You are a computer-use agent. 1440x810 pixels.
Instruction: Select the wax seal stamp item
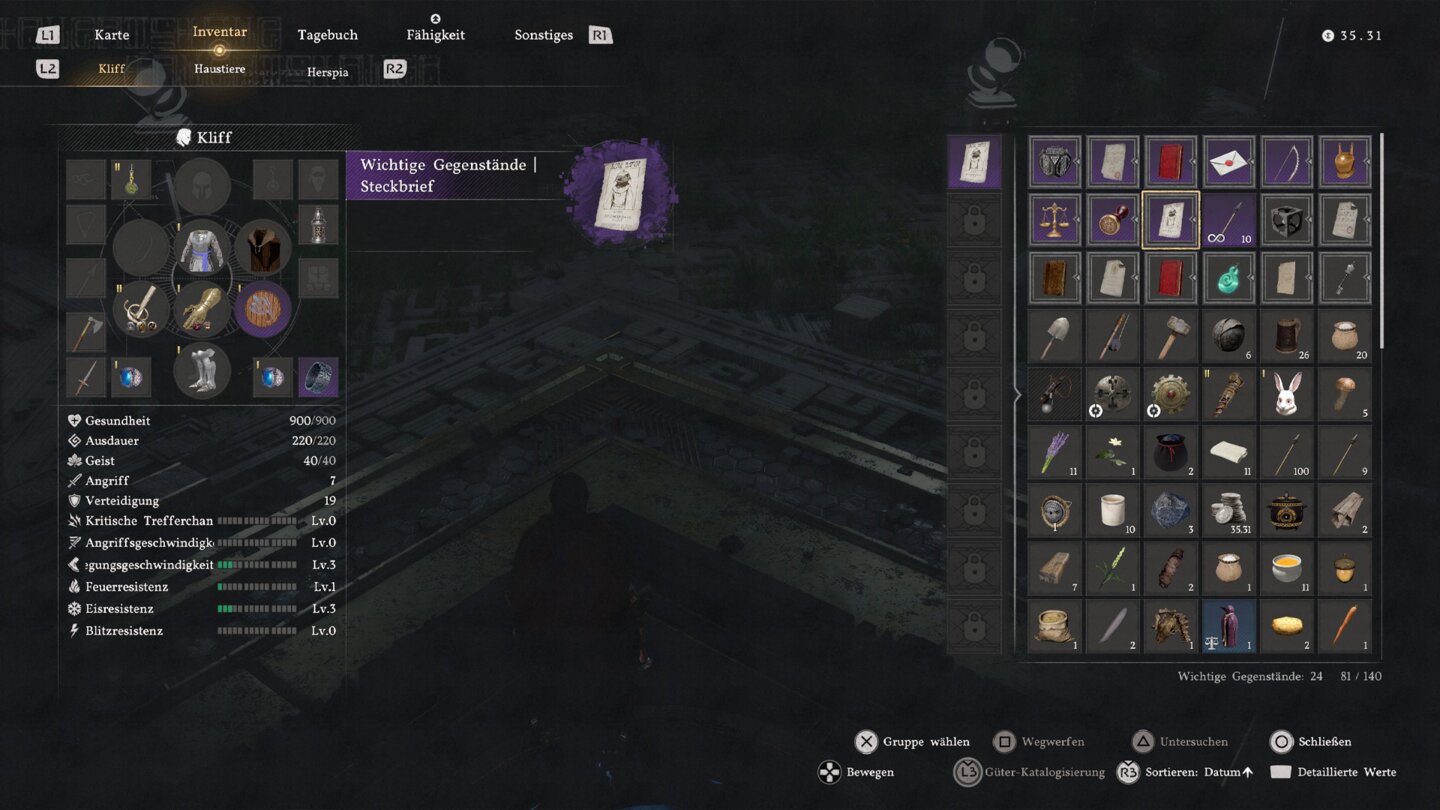(1113, 220)
